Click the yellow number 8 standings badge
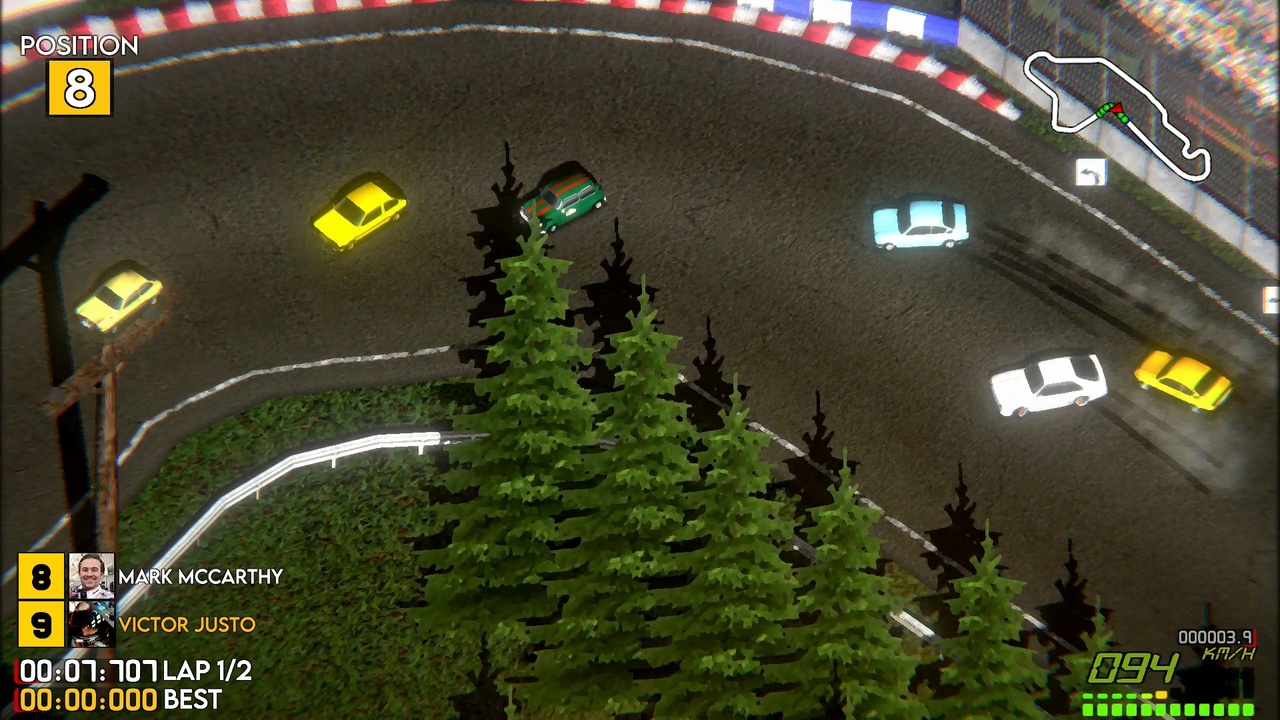 click(x=41, y=577)
